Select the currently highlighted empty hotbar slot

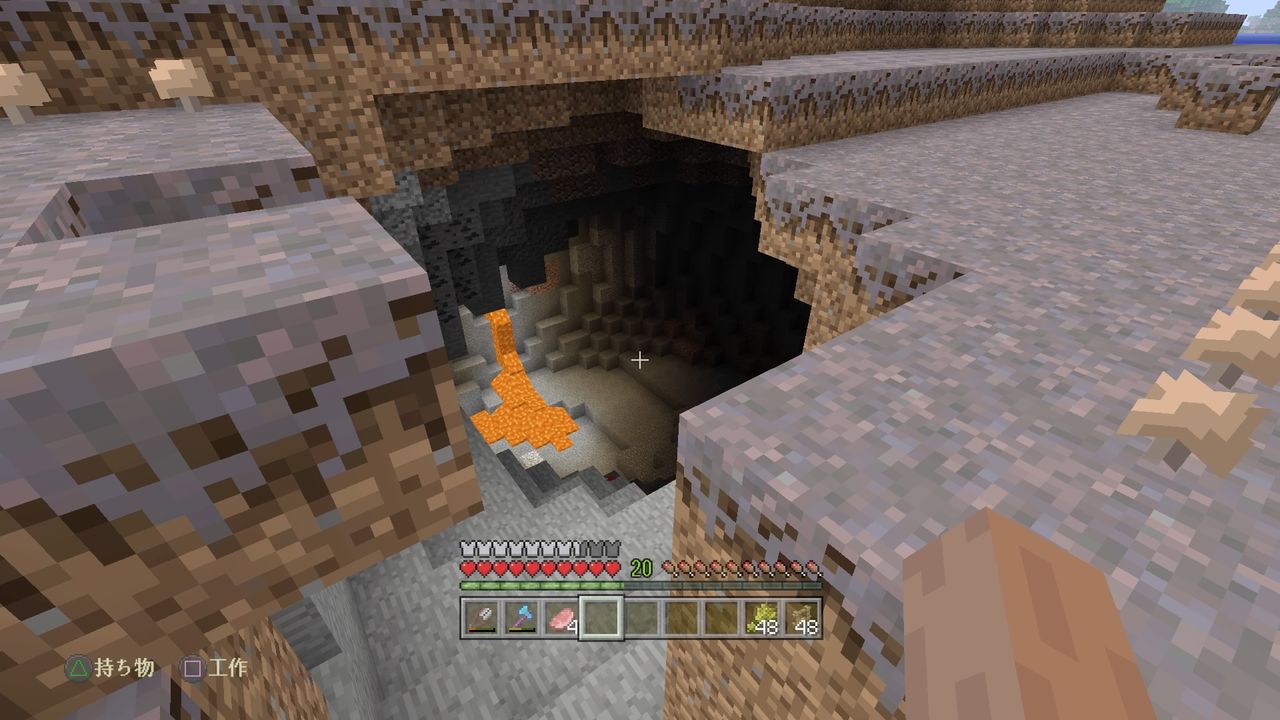tap(601, 616)
